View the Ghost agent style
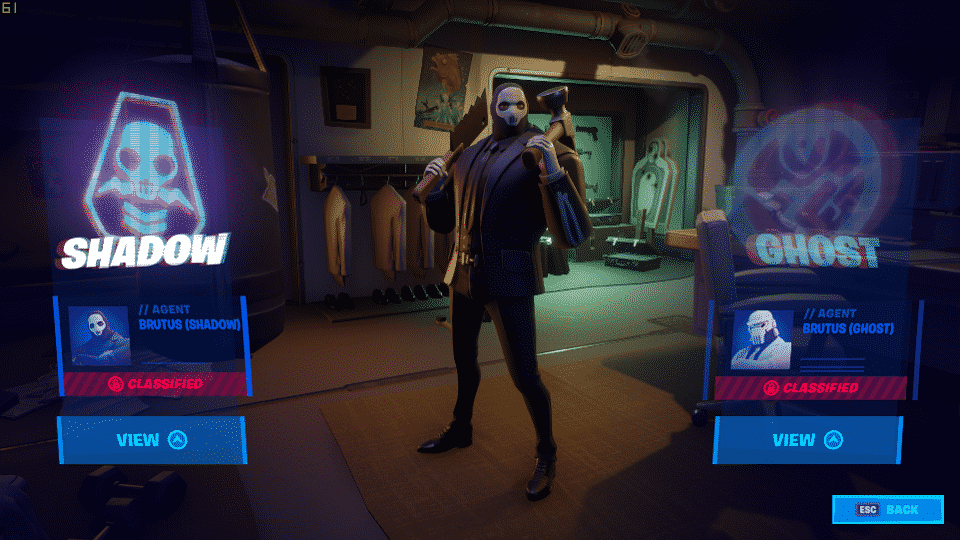 807,440
